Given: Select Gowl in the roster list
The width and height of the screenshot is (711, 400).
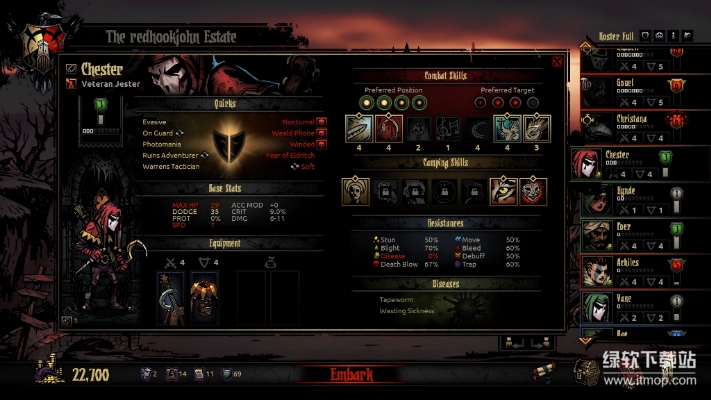Looking at the screenshot, I should tap(630, 88).
